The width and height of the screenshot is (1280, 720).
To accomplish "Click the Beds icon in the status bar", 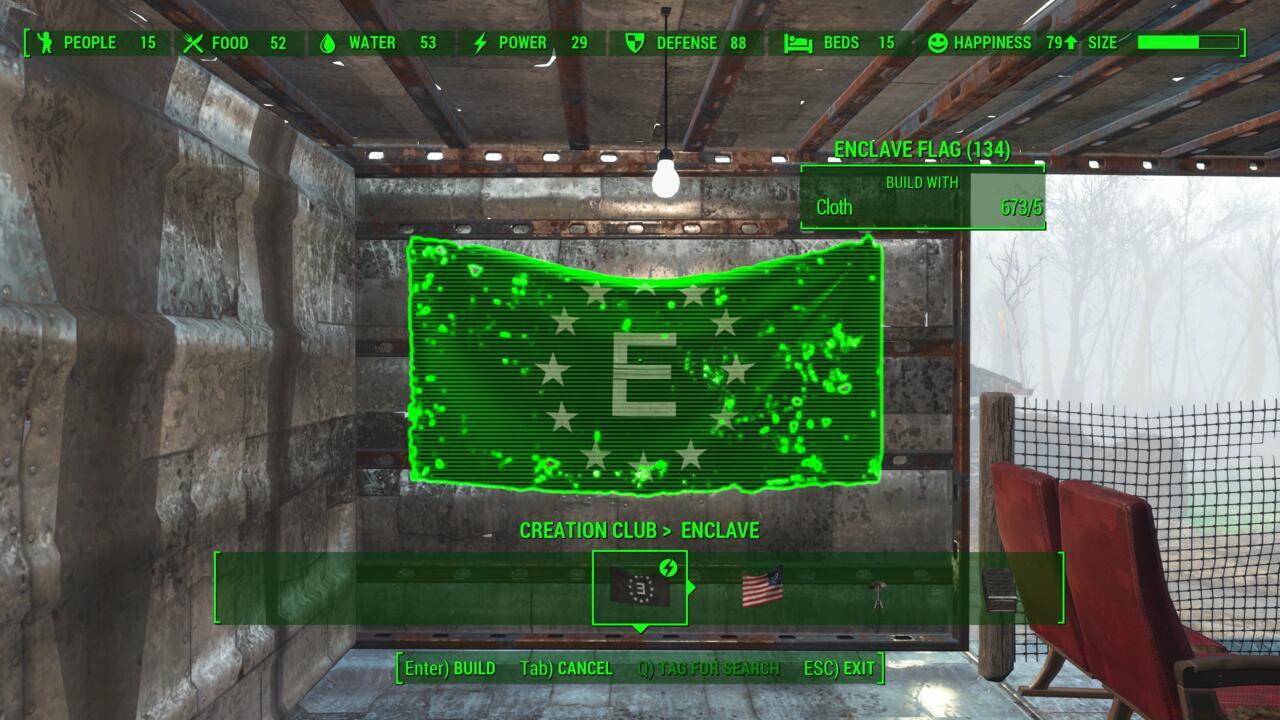I will (x=797, y=43).
